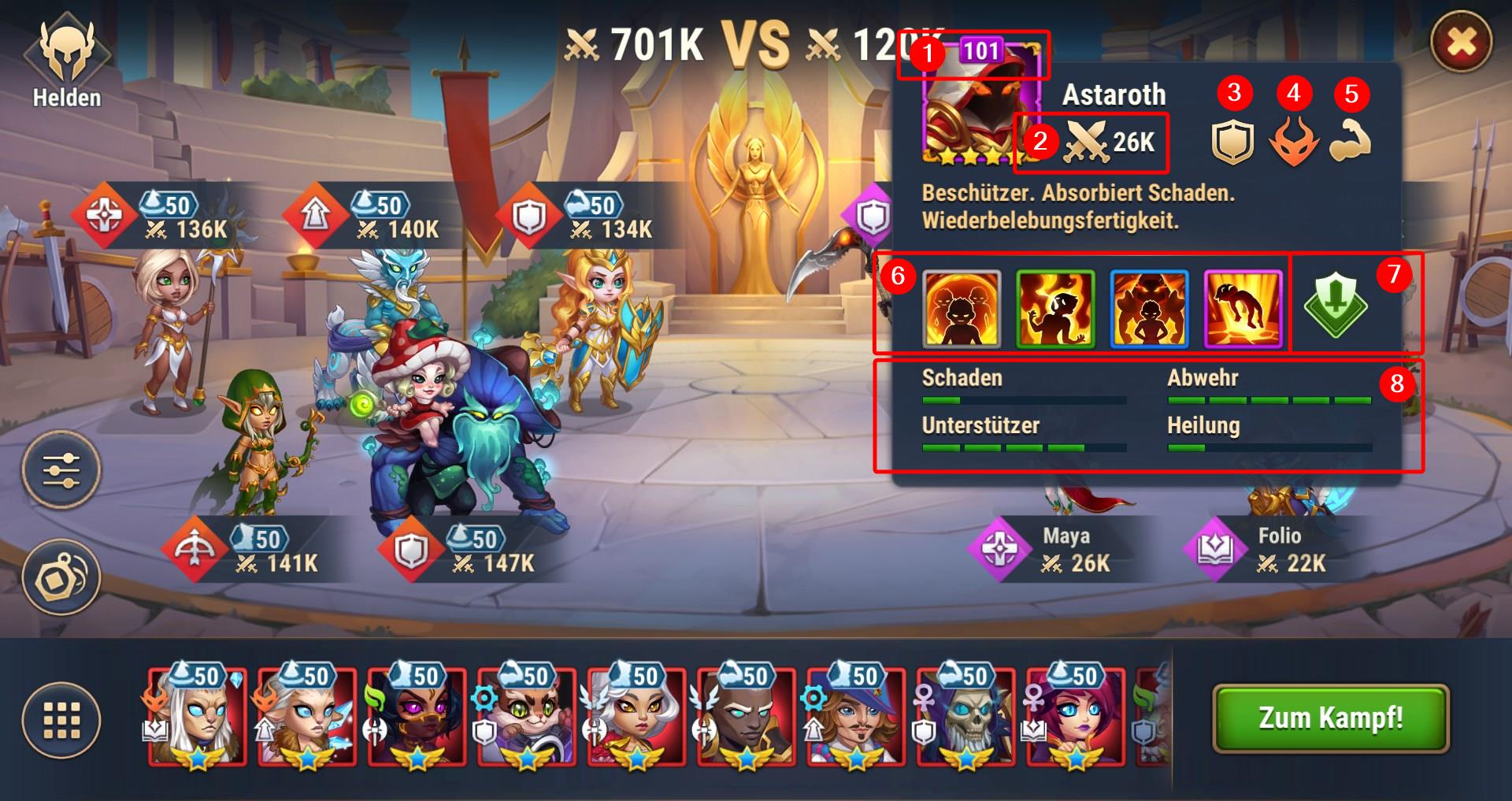Open the slider filter settings button

61,469
